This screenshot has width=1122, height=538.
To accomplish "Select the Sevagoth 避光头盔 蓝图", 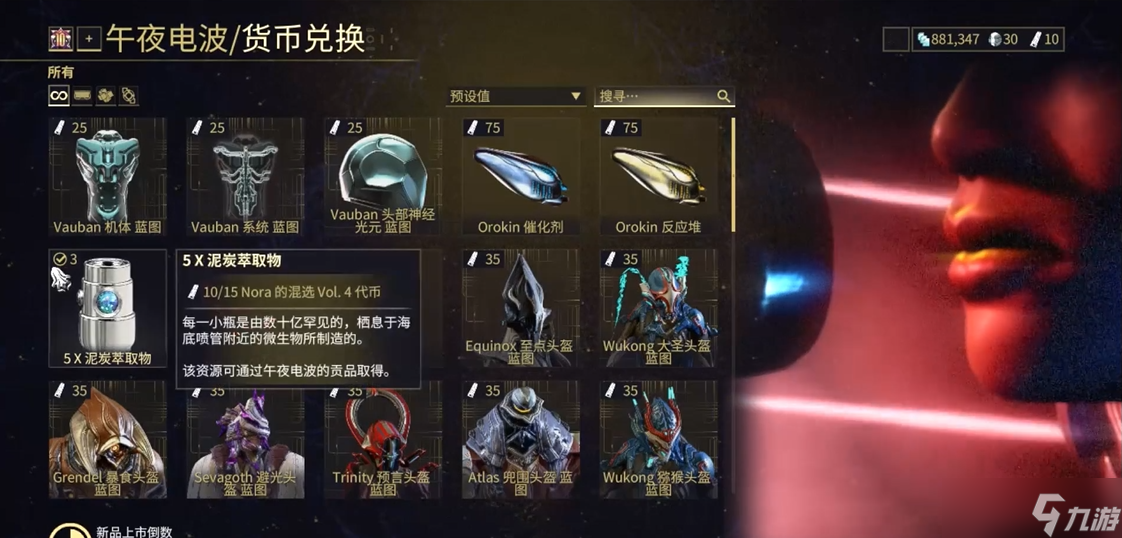I will (x=245, y=438).
